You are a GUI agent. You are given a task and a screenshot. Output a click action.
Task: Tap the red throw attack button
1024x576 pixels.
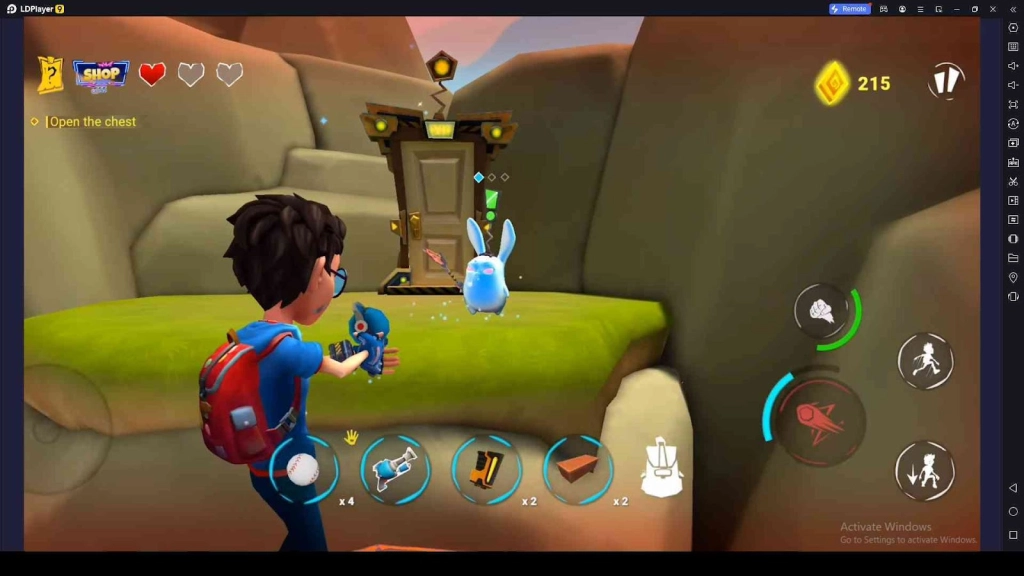click(820, 419)
